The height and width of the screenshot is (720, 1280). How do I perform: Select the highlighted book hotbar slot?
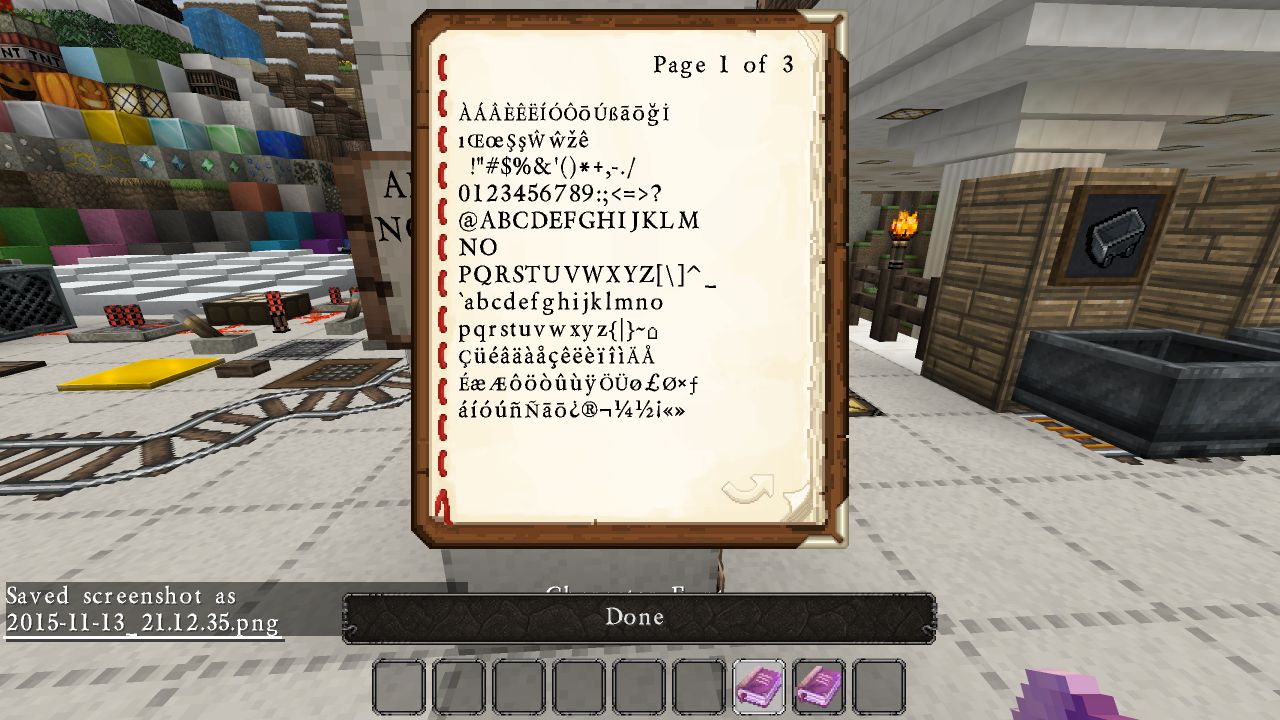759,687
